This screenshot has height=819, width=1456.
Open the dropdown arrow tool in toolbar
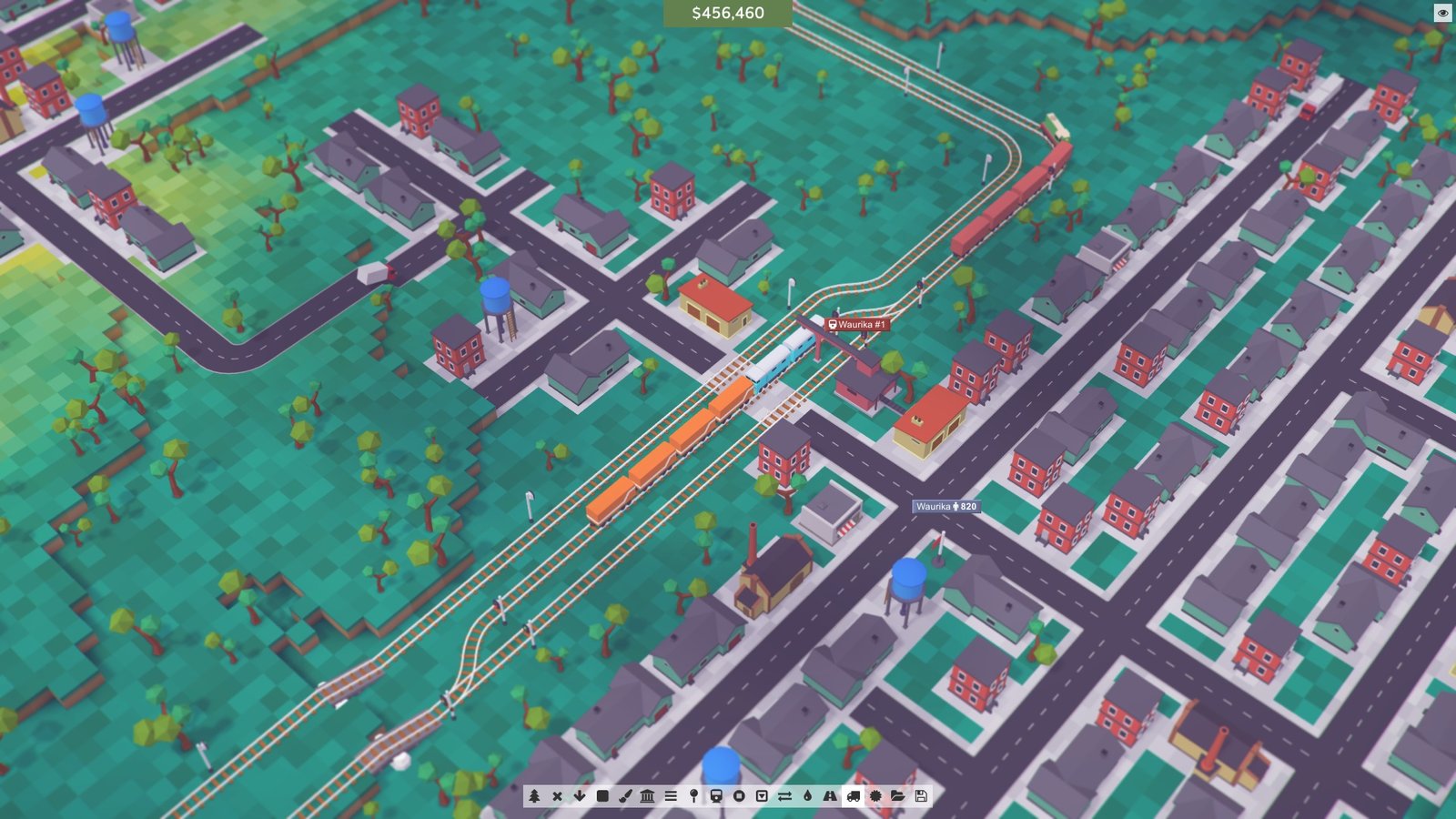coord(762,794)
